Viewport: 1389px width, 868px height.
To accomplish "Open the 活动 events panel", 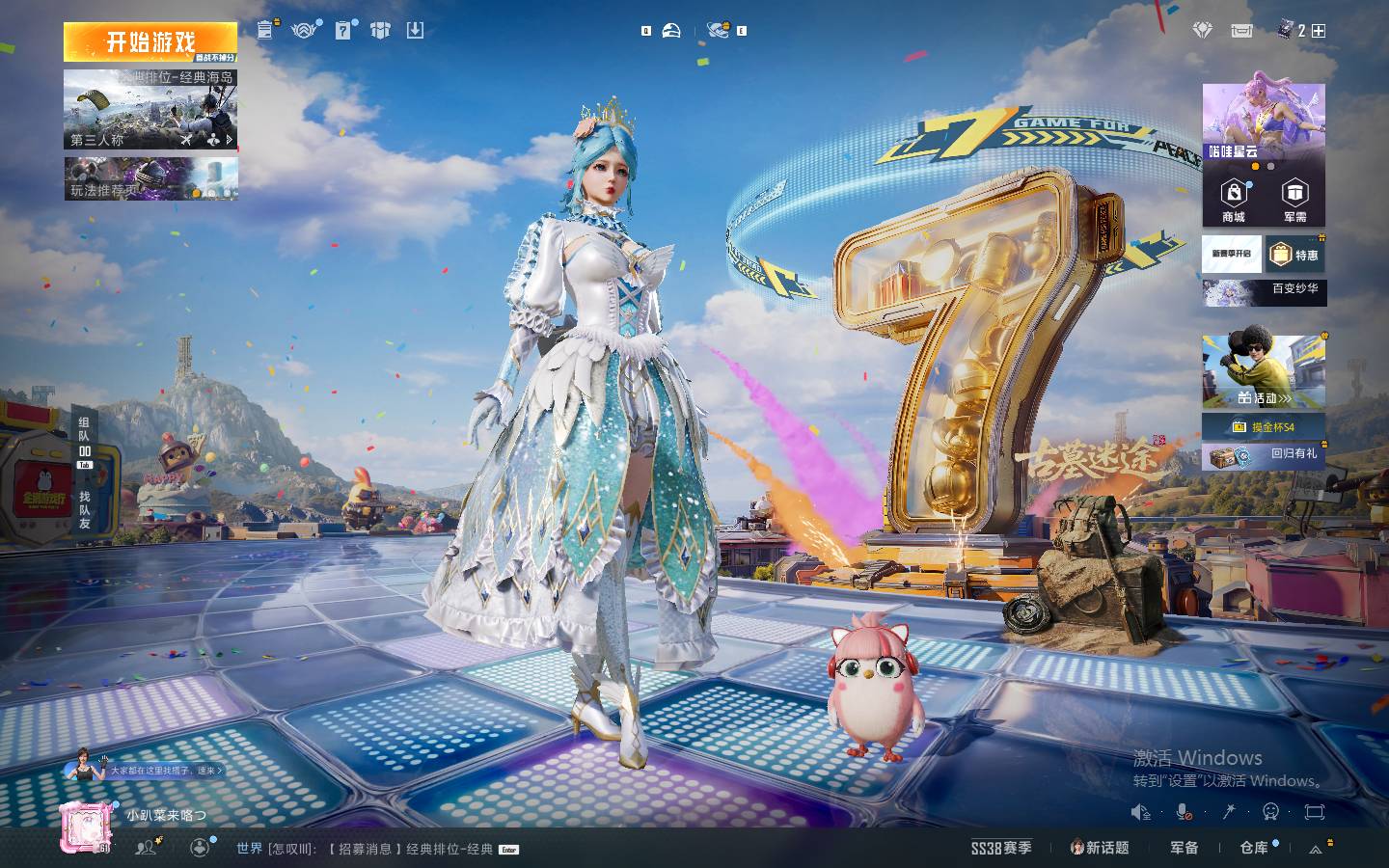I will pyautogui.click(x=1264, y=372).
